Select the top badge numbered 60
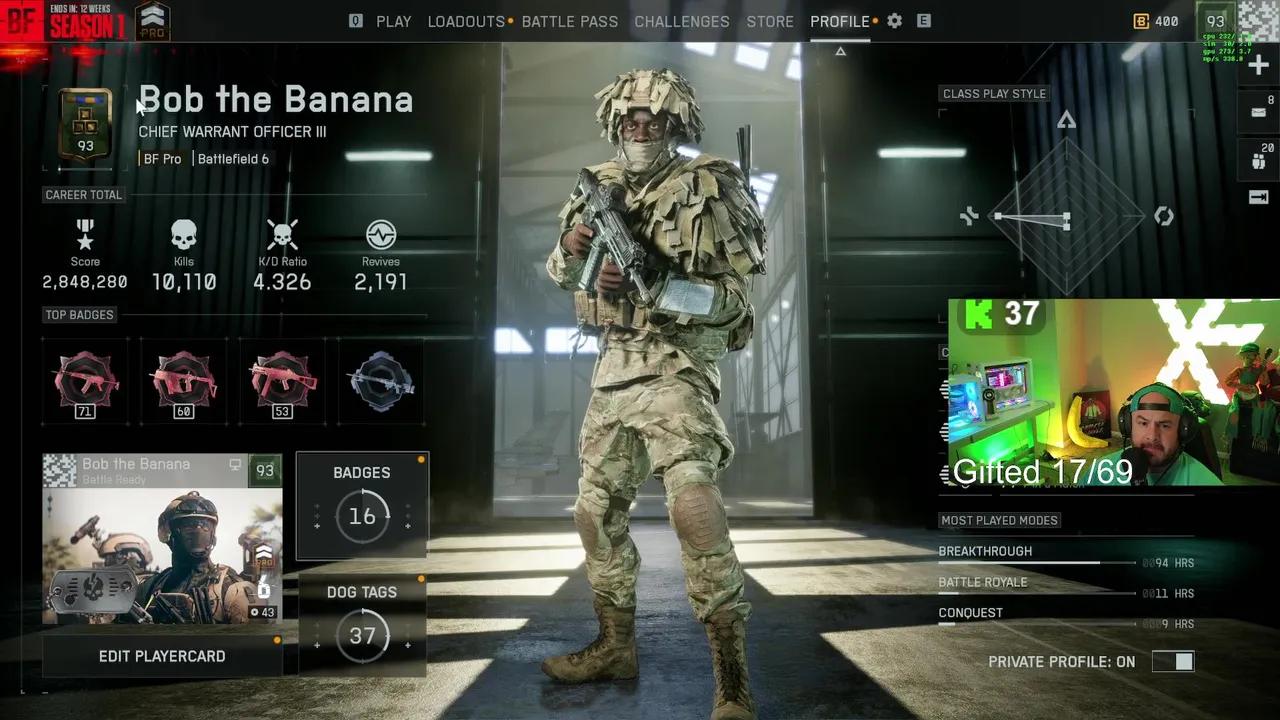Screen dimensions: 1280x720 (184, 382)
